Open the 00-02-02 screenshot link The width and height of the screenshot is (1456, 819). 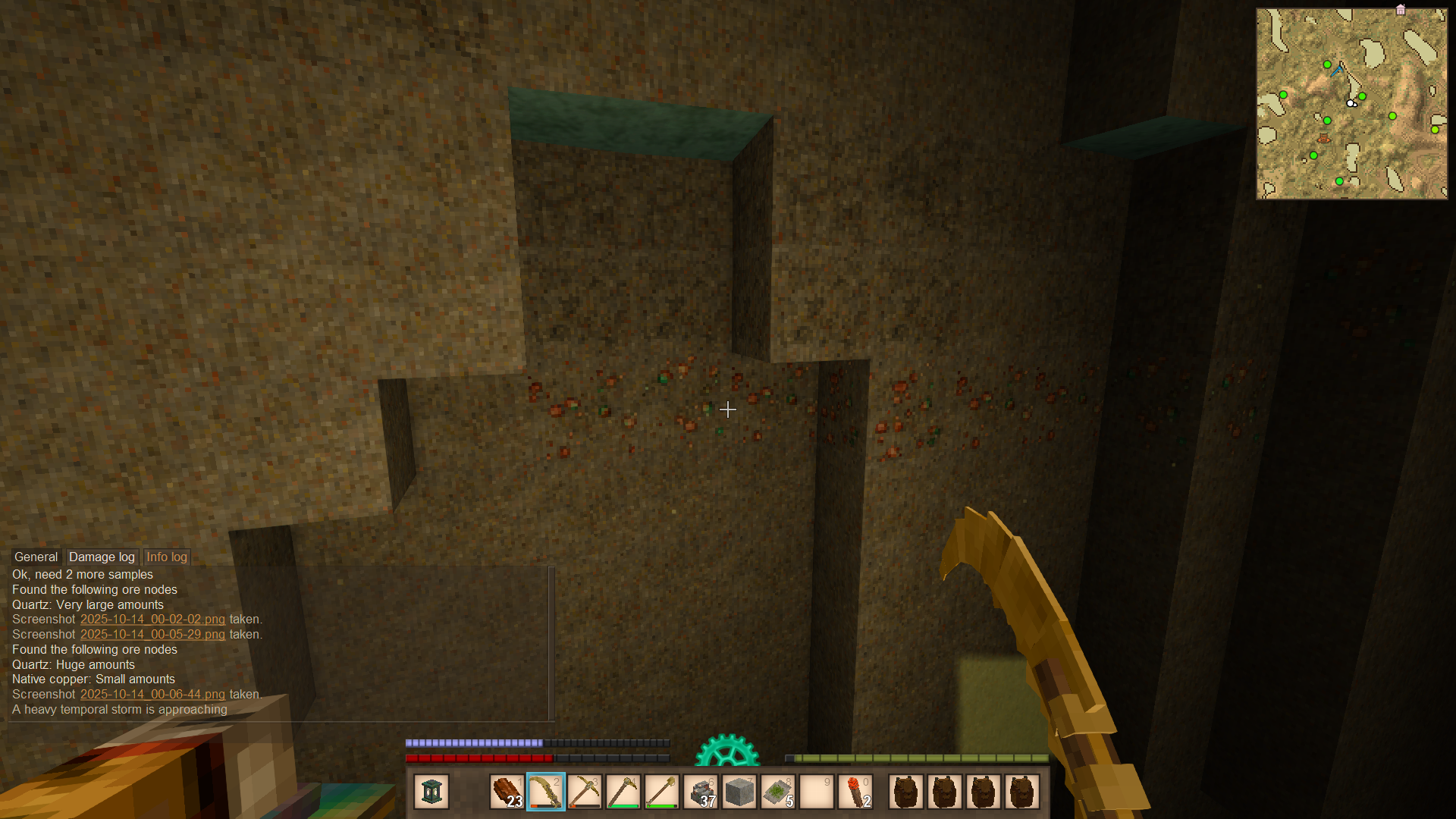152,620
